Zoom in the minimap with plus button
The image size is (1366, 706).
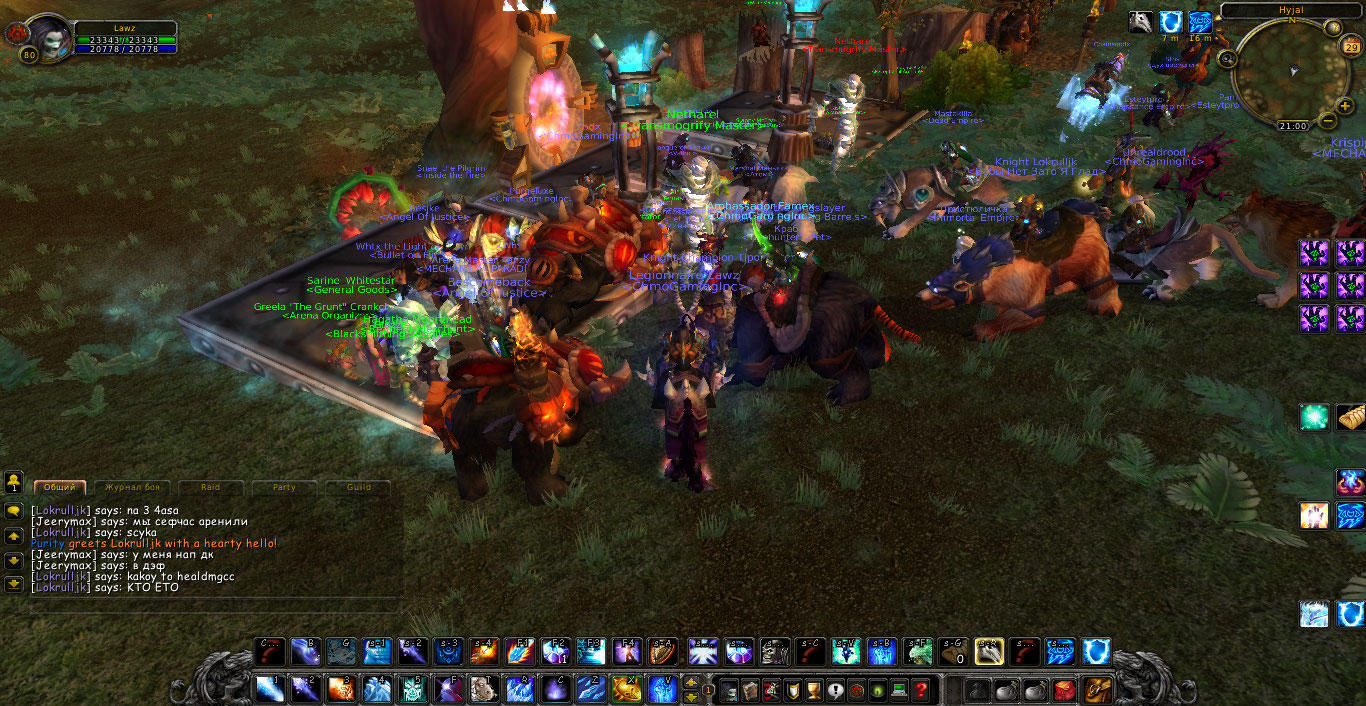pyautogui.click(x=1346, y=105)
